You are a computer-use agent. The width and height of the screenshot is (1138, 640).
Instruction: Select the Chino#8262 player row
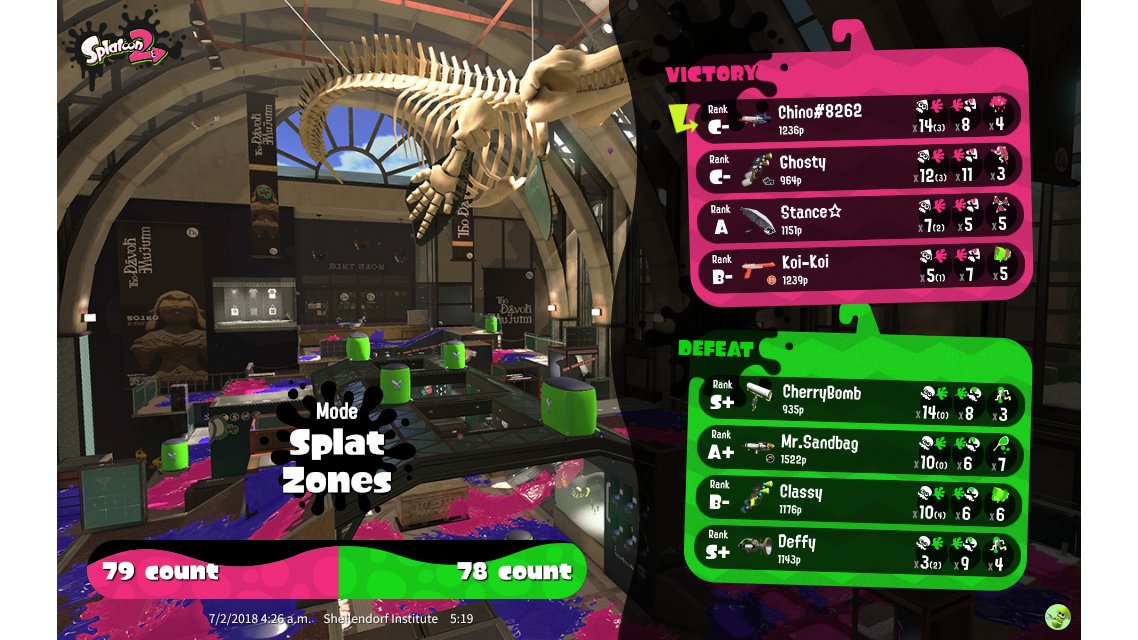[860, 118]
